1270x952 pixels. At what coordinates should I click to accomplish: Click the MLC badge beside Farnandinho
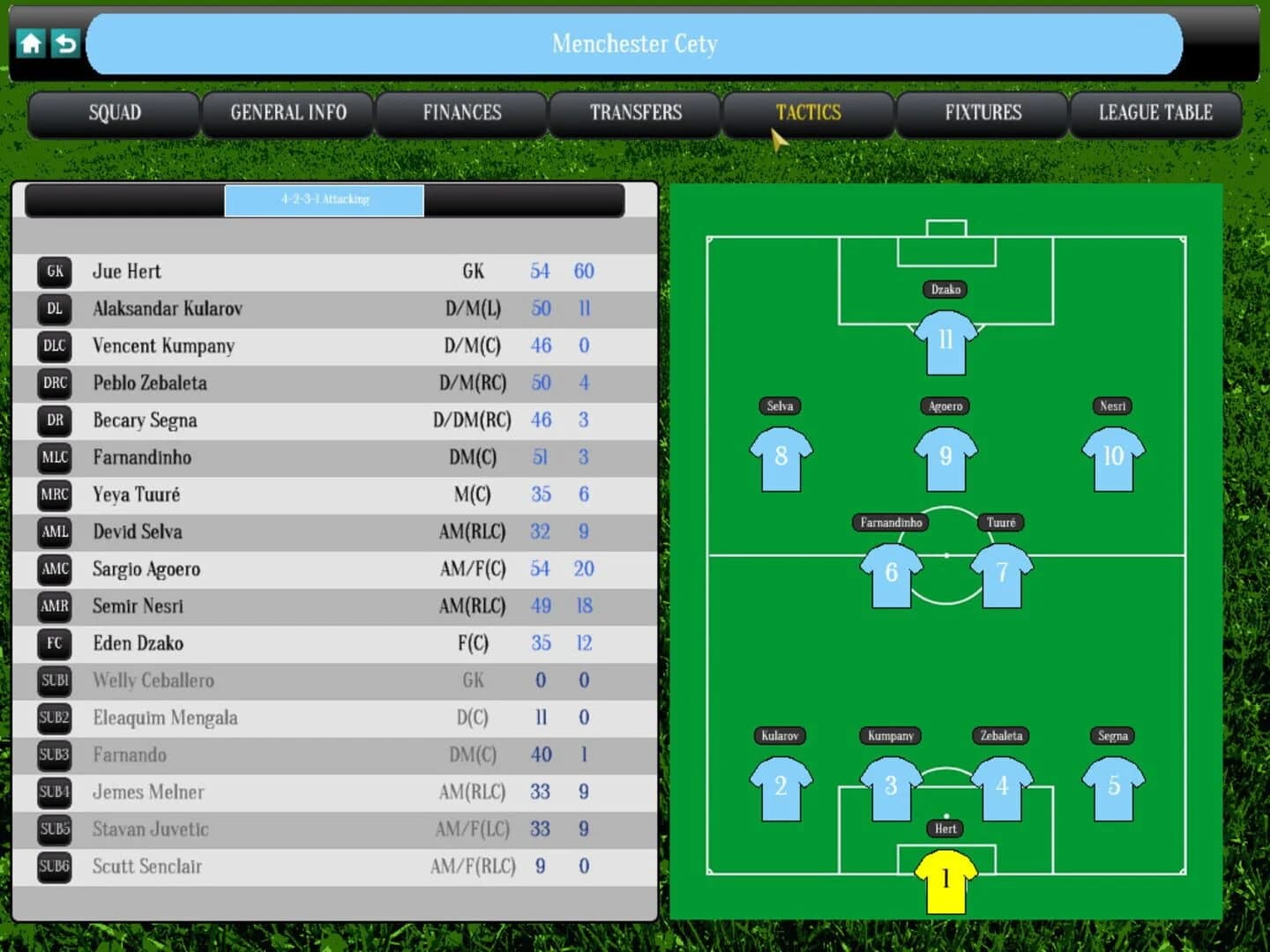[x=53, y=457]
